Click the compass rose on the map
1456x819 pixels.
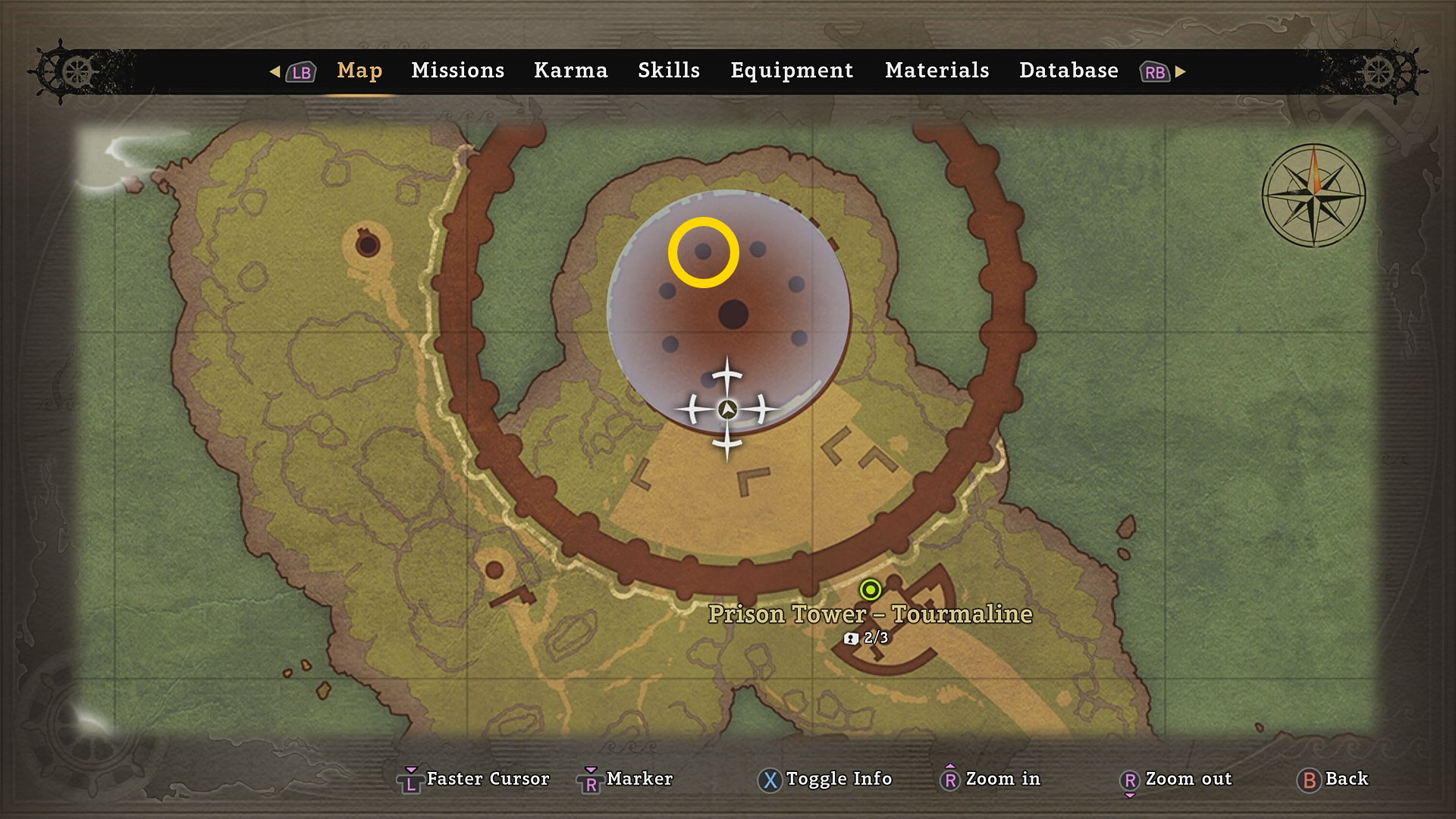(x=1313, y=196)
